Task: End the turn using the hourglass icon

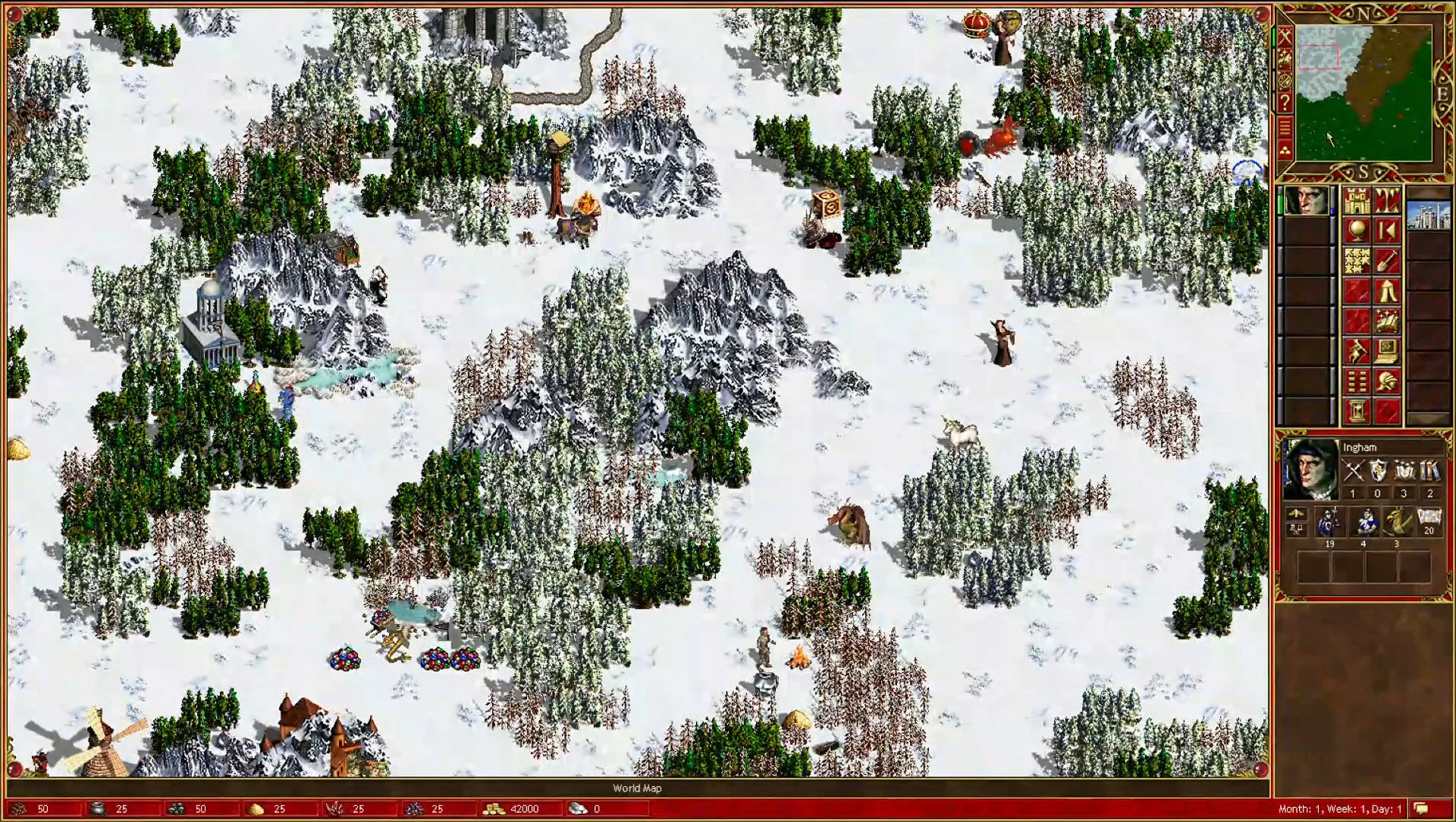Action: click(x=1357, y=409)
